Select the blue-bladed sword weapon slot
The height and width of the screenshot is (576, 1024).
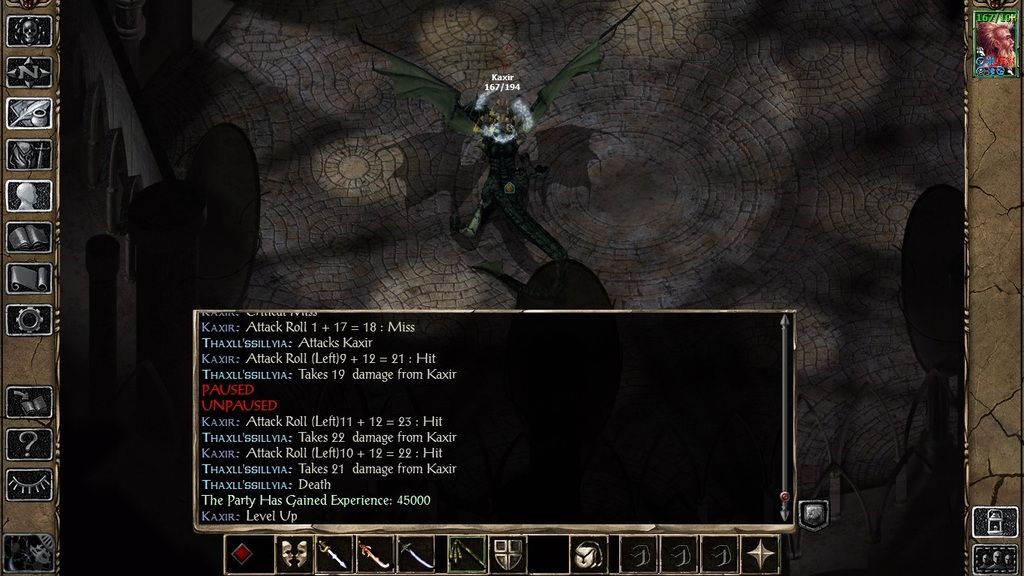coord(334,555)
